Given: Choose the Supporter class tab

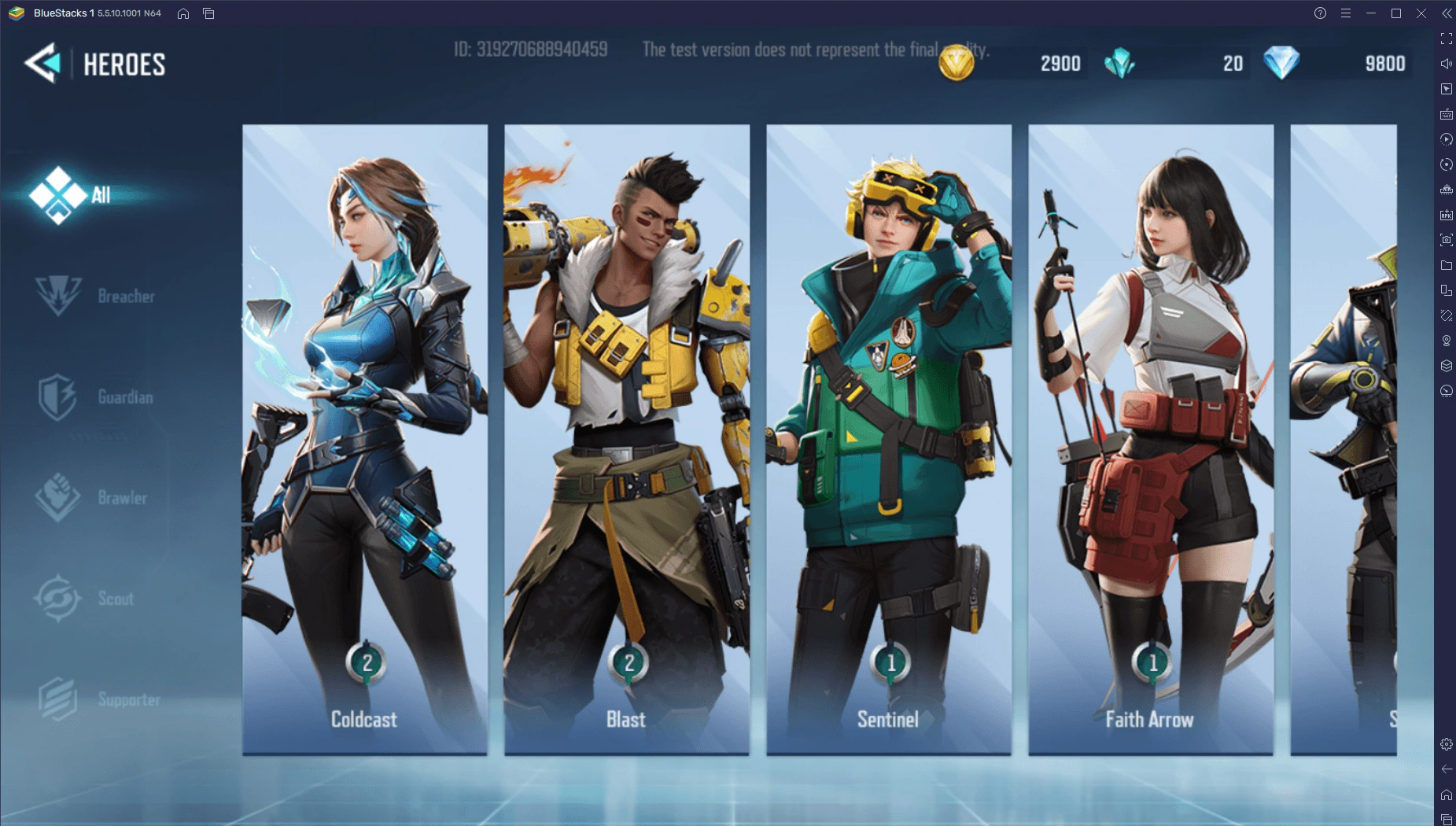Looking at the screenshot, I should click(100, 699).
